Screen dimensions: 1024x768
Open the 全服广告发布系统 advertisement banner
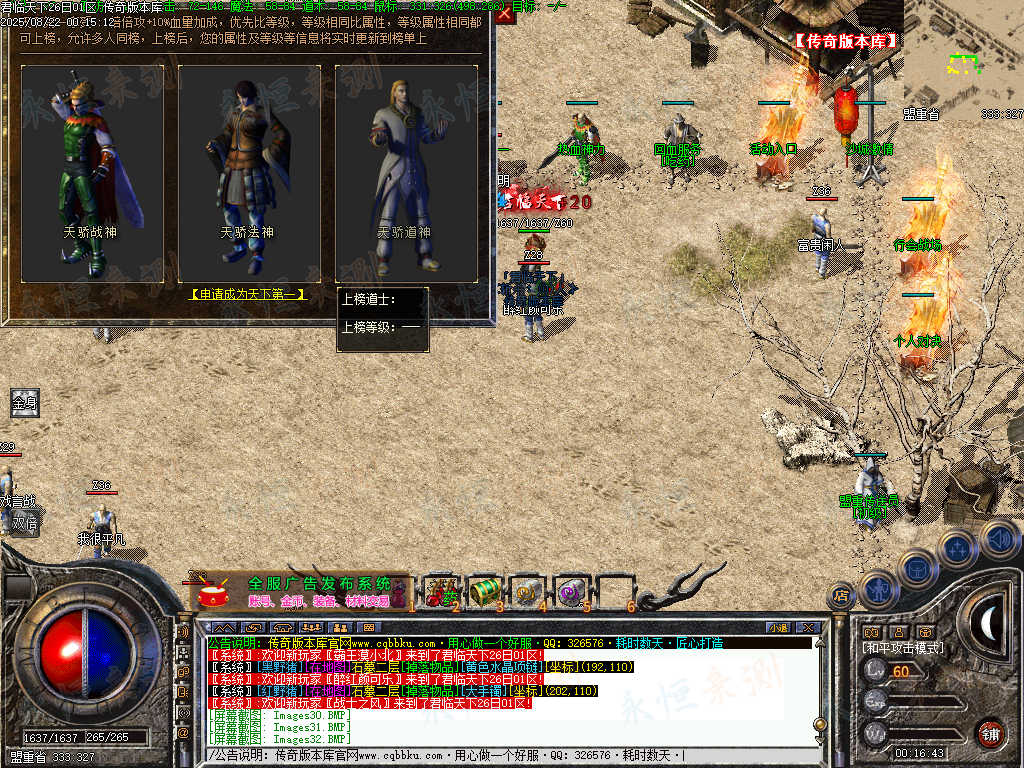pyautogui.click(x=301, y=591)
